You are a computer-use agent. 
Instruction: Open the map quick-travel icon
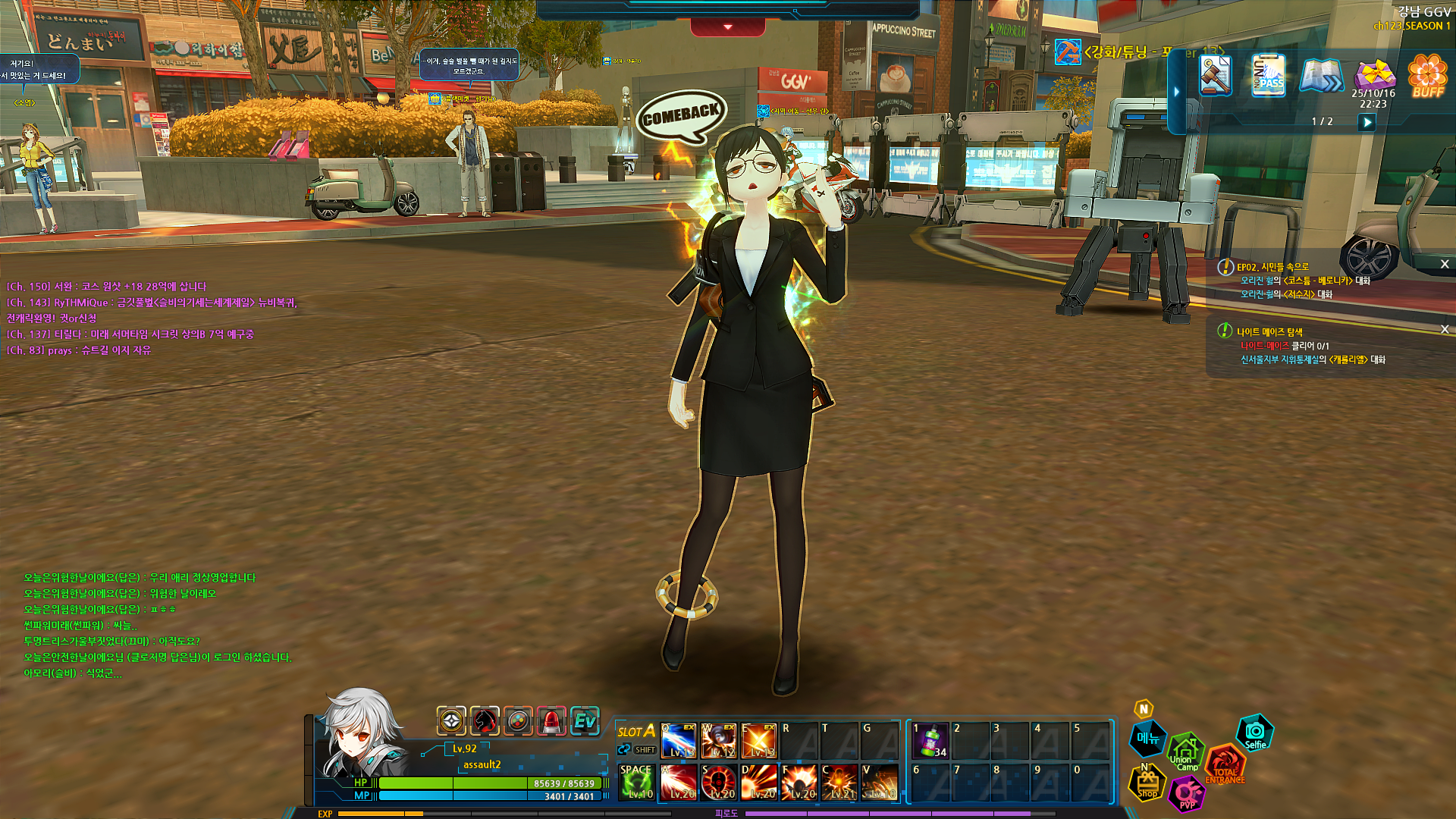1321,76
